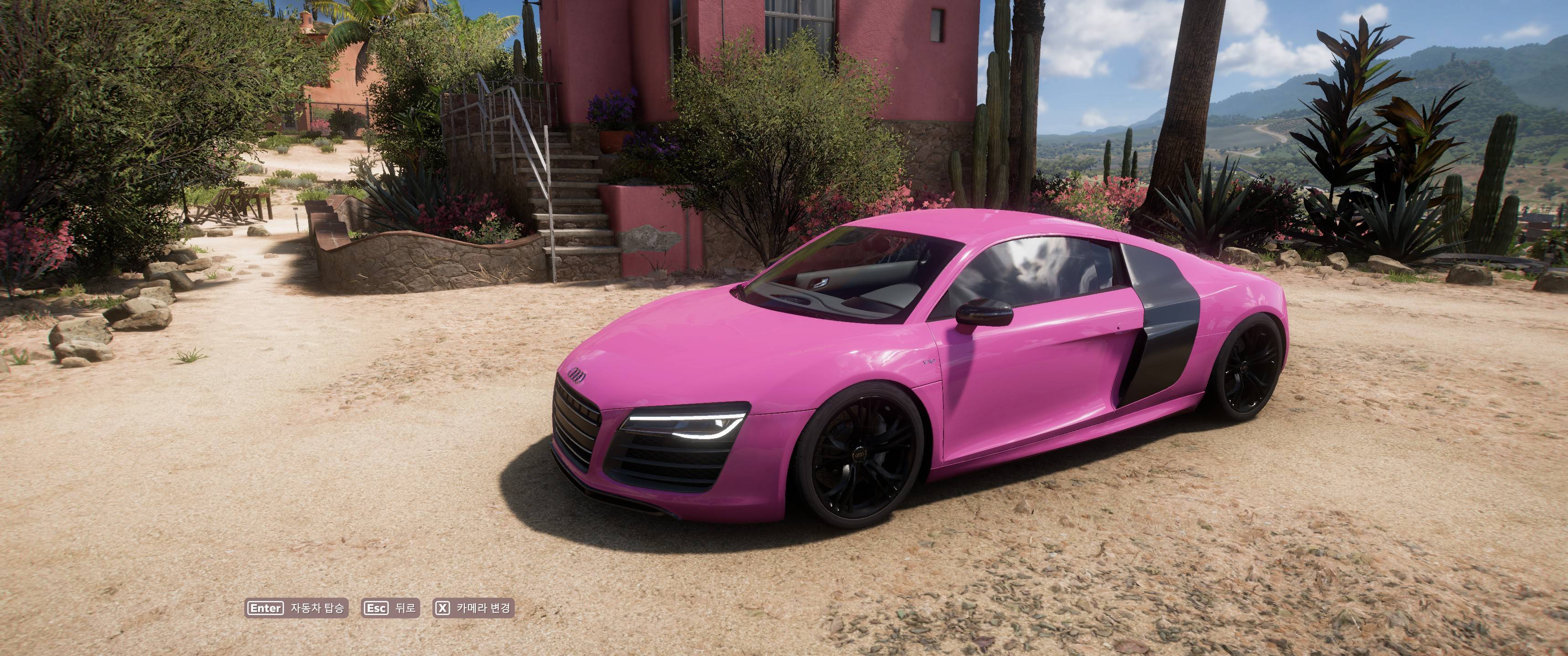Image resolution: width=1568 pixels, height=656 pixels.
Task: Get in the car with 자동차 탑승
Action: (296, 608)
